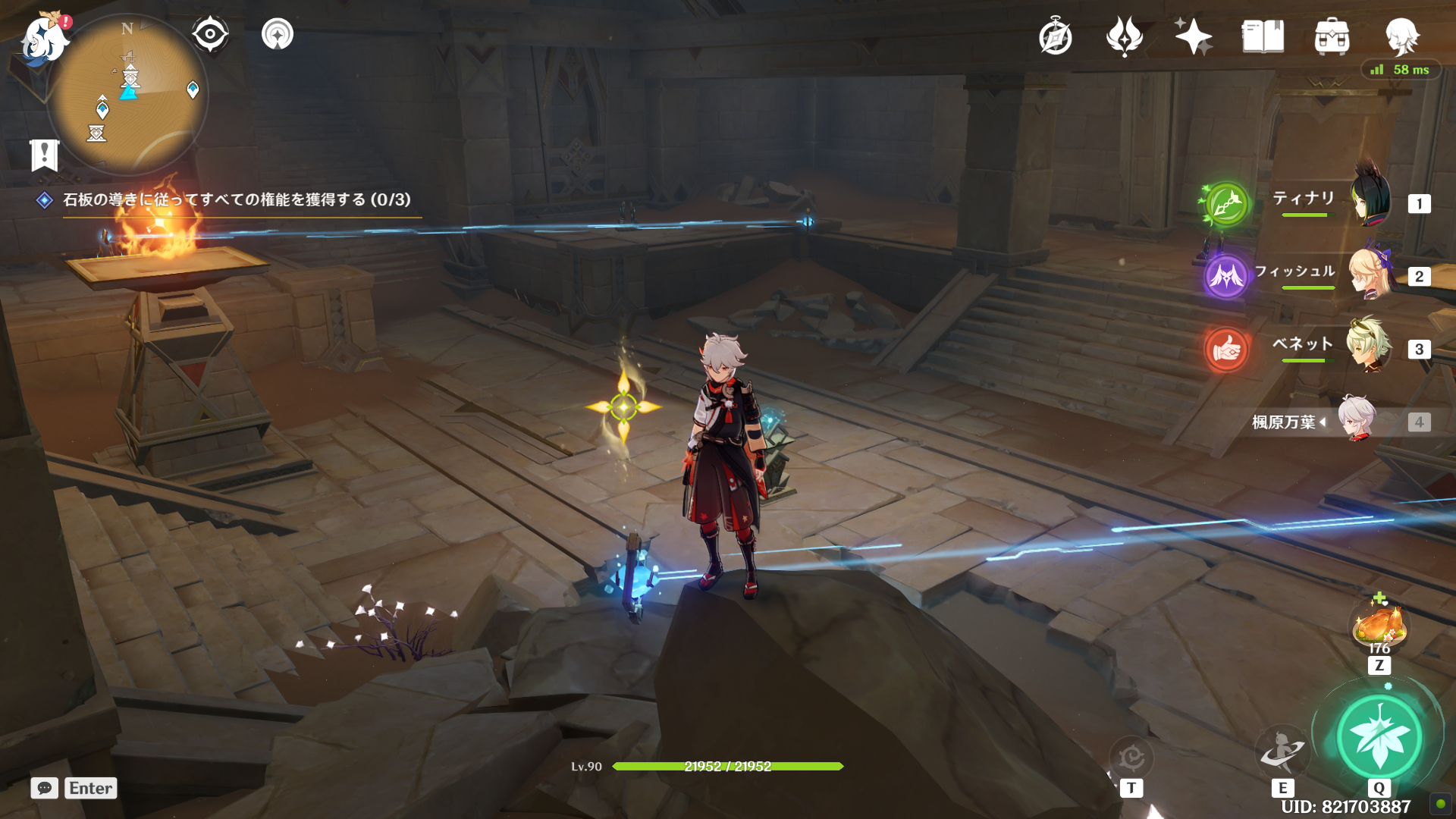Screen dimensions: 1456x819
Task: Open the circular minimap
Action: pyautogui.click(x=127, y=95)
